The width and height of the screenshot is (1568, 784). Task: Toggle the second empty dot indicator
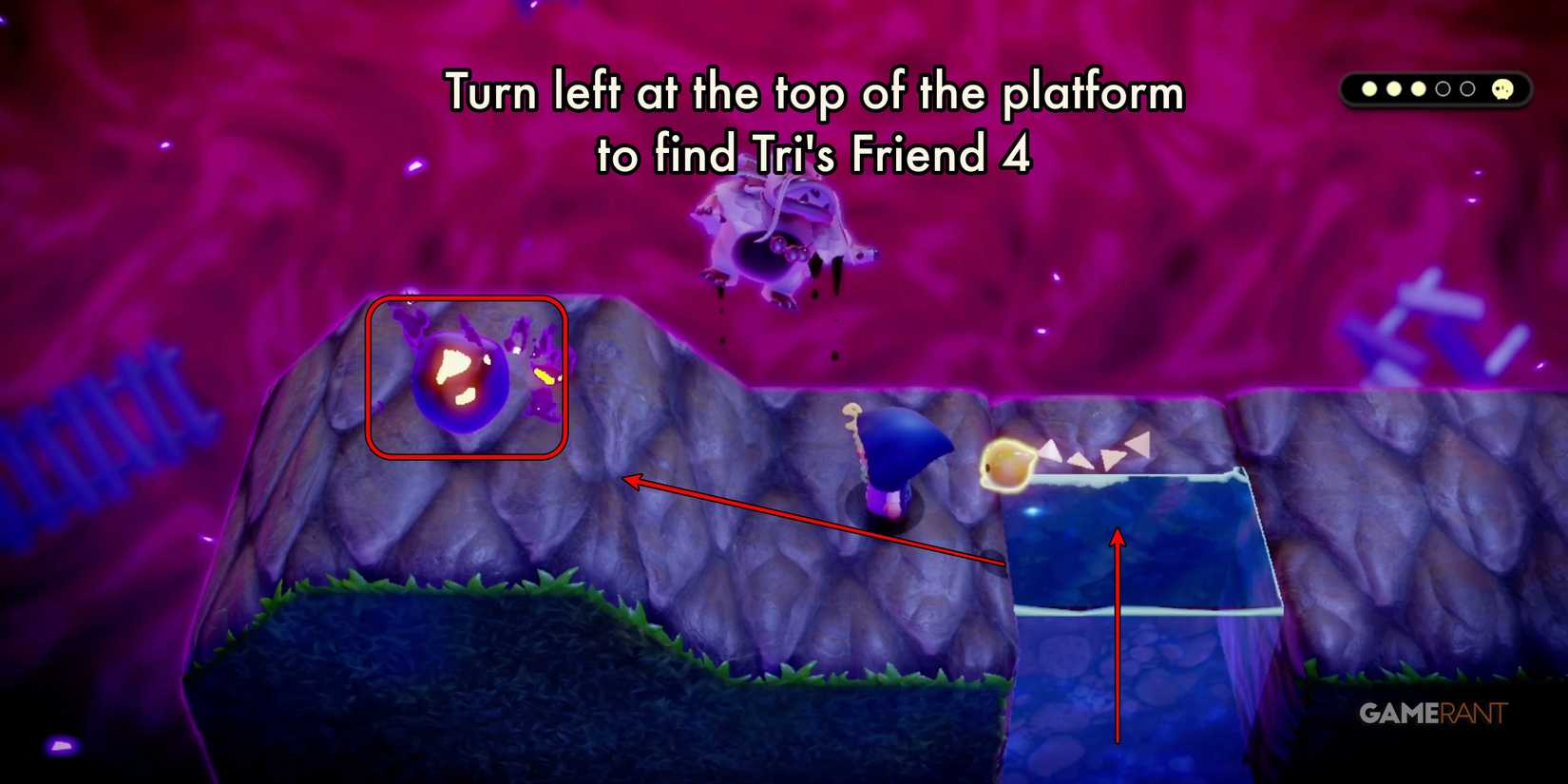pyautogui.click(x=1467, y=88)
